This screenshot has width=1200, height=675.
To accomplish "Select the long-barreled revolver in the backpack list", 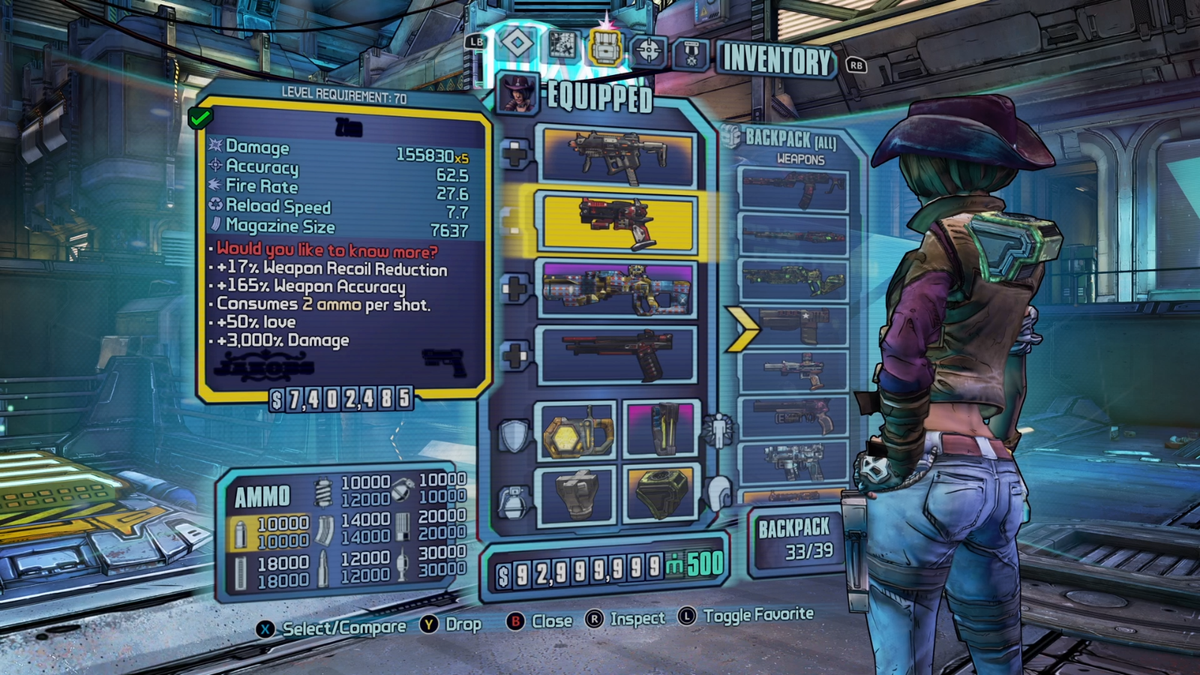I will pos(793,370).
